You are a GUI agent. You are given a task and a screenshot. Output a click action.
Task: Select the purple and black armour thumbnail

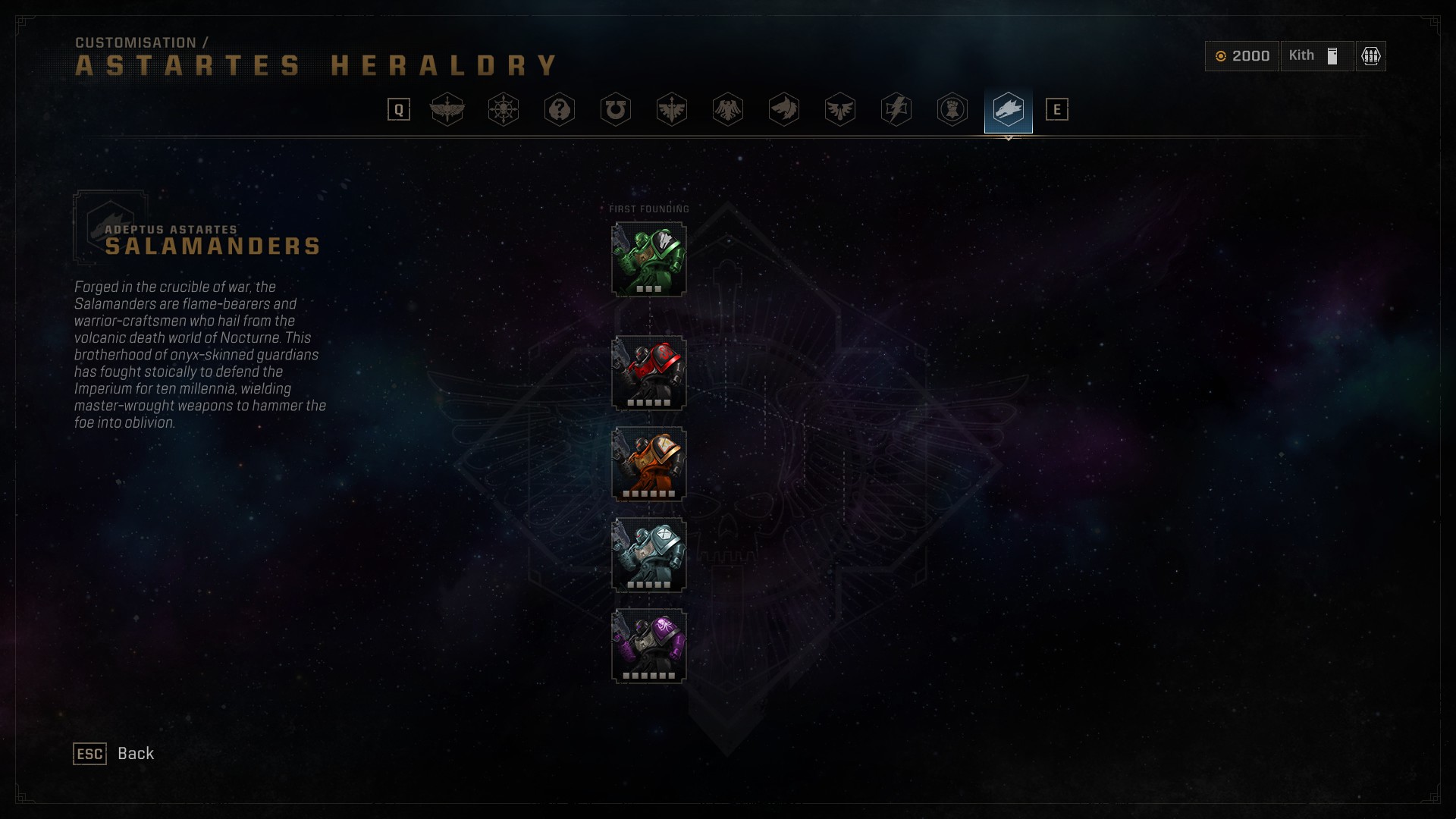point(649,646)
